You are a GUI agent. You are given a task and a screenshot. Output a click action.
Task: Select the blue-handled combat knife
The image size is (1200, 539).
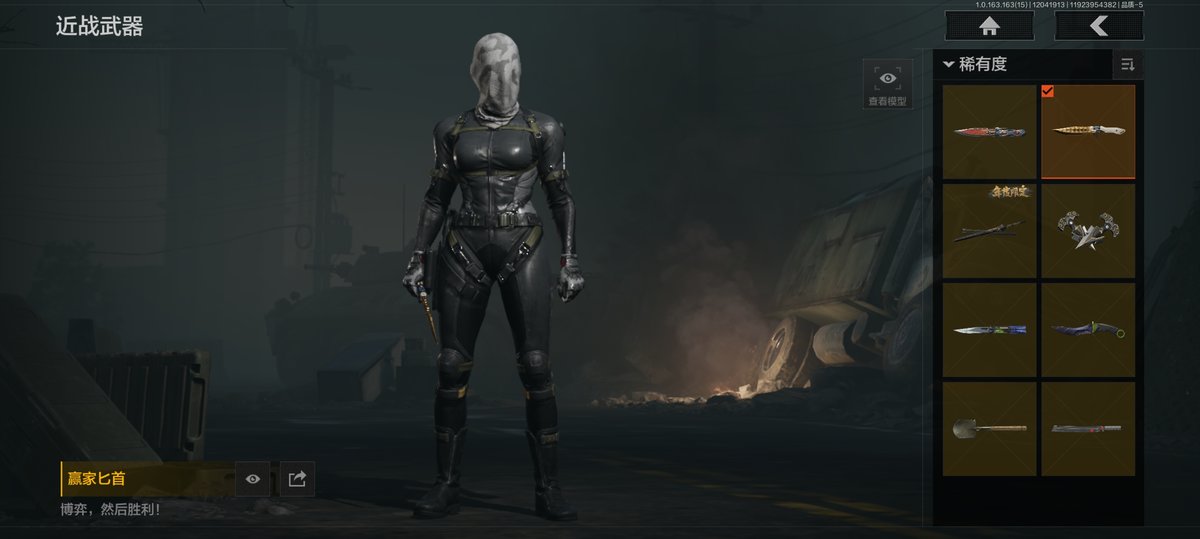[989, 330]
